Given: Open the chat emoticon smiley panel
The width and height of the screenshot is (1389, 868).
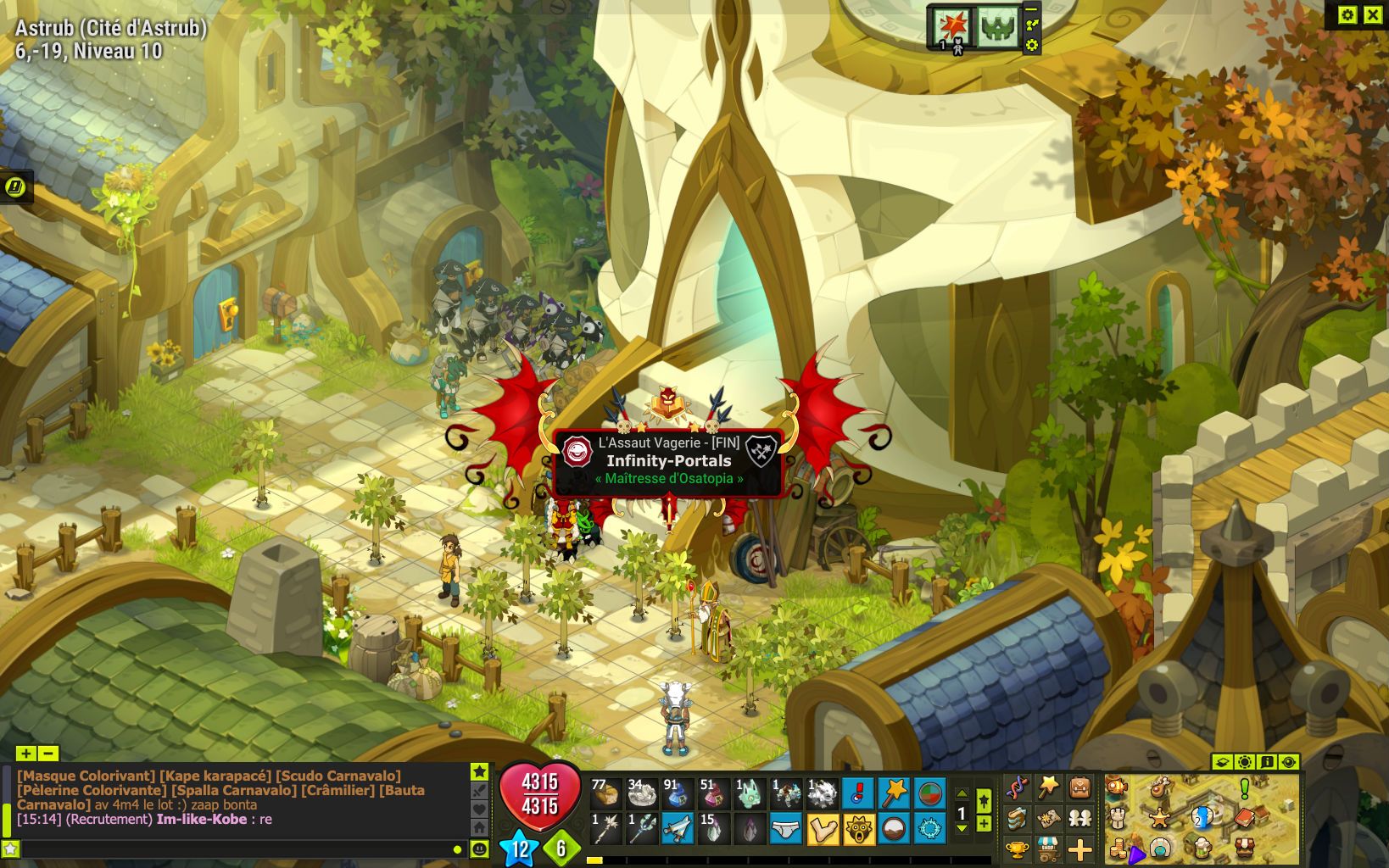Looking at the screenshot, I should pyautogui.click(x=479, y=849).
